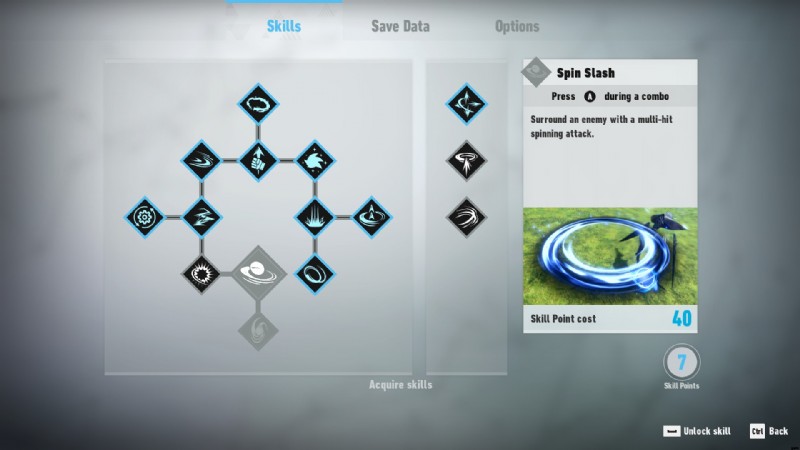Click the Unlock skill button
This screenshot has width=800, height=450.
point(698,431)
